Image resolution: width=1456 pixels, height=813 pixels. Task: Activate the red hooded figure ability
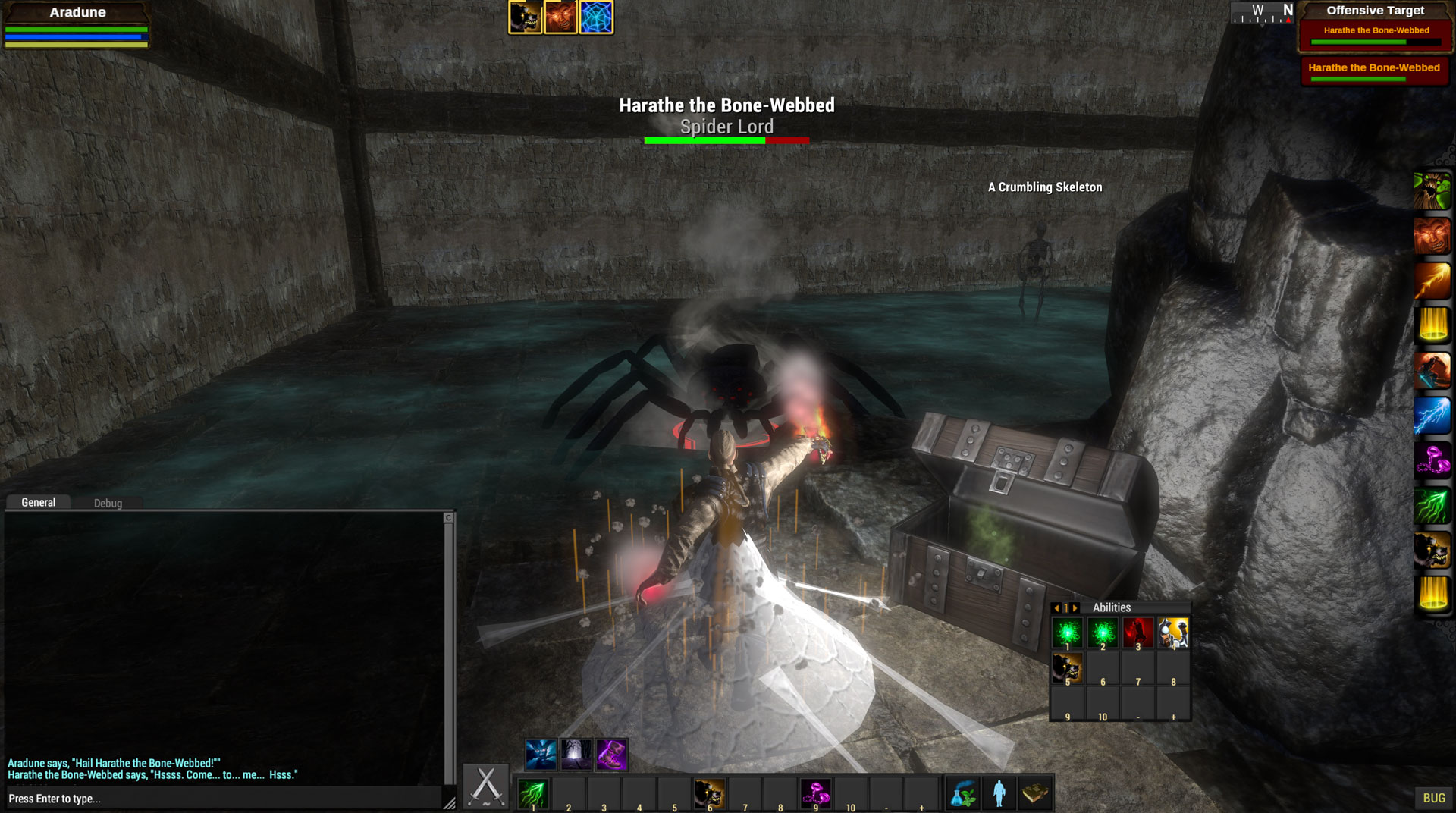pyautogui.click(x=1137, y=633)
